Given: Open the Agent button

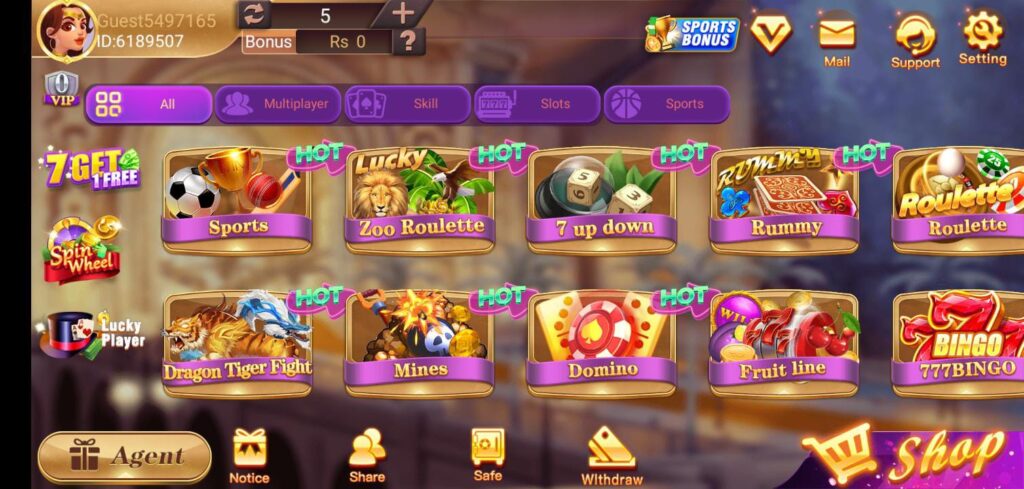Looking at the screenshot, I should click(x=125, y=457).
